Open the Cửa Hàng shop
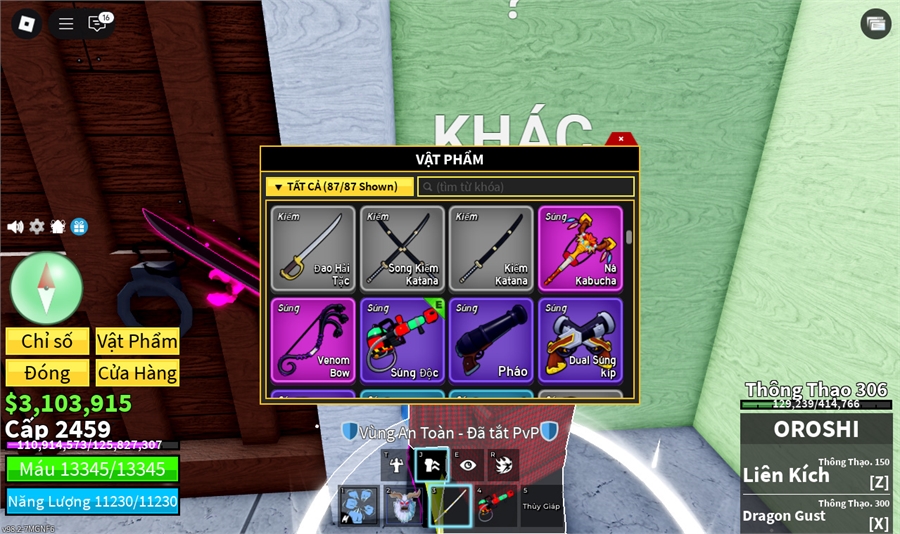This screenshot has width=900, height=534. 137,373
